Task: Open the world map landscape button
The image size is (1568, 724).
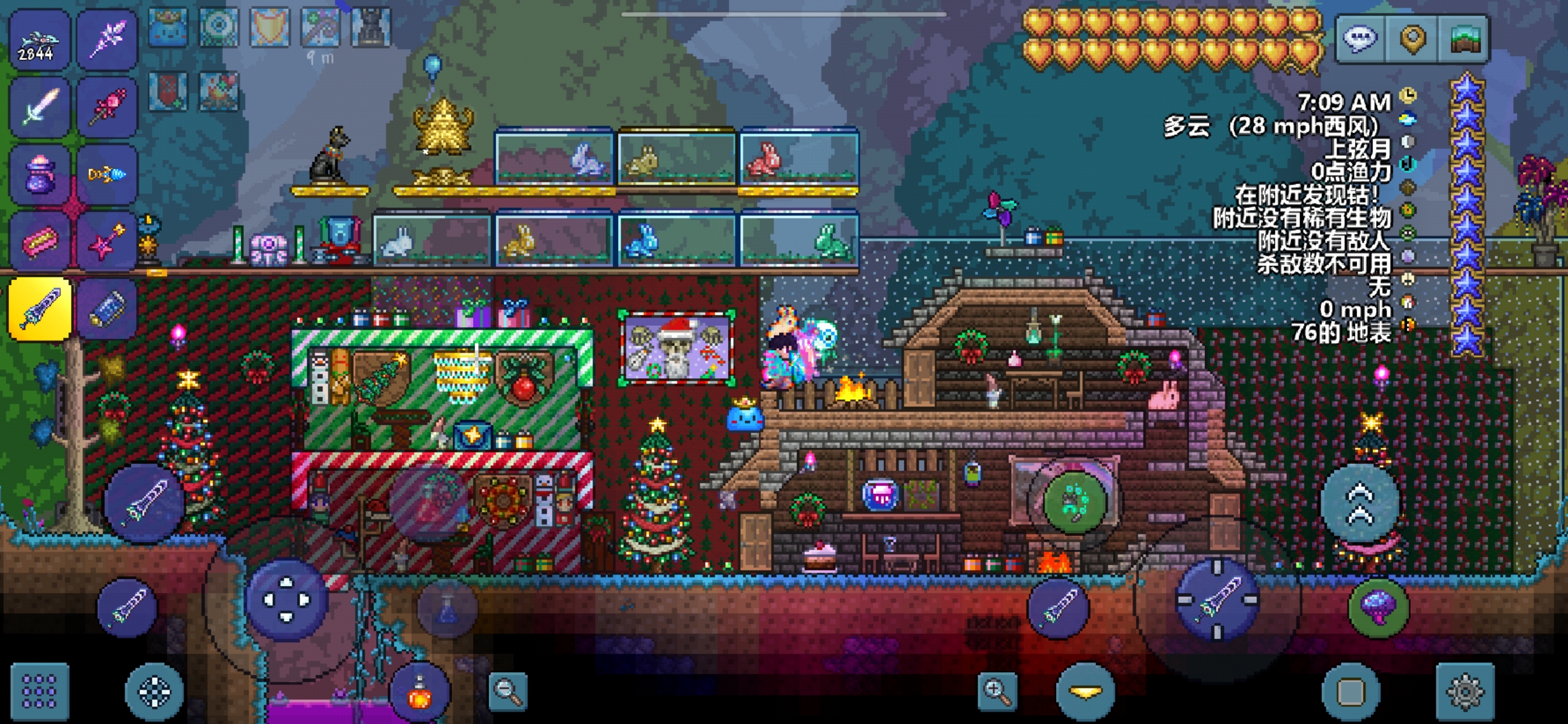Action: 1464,40
